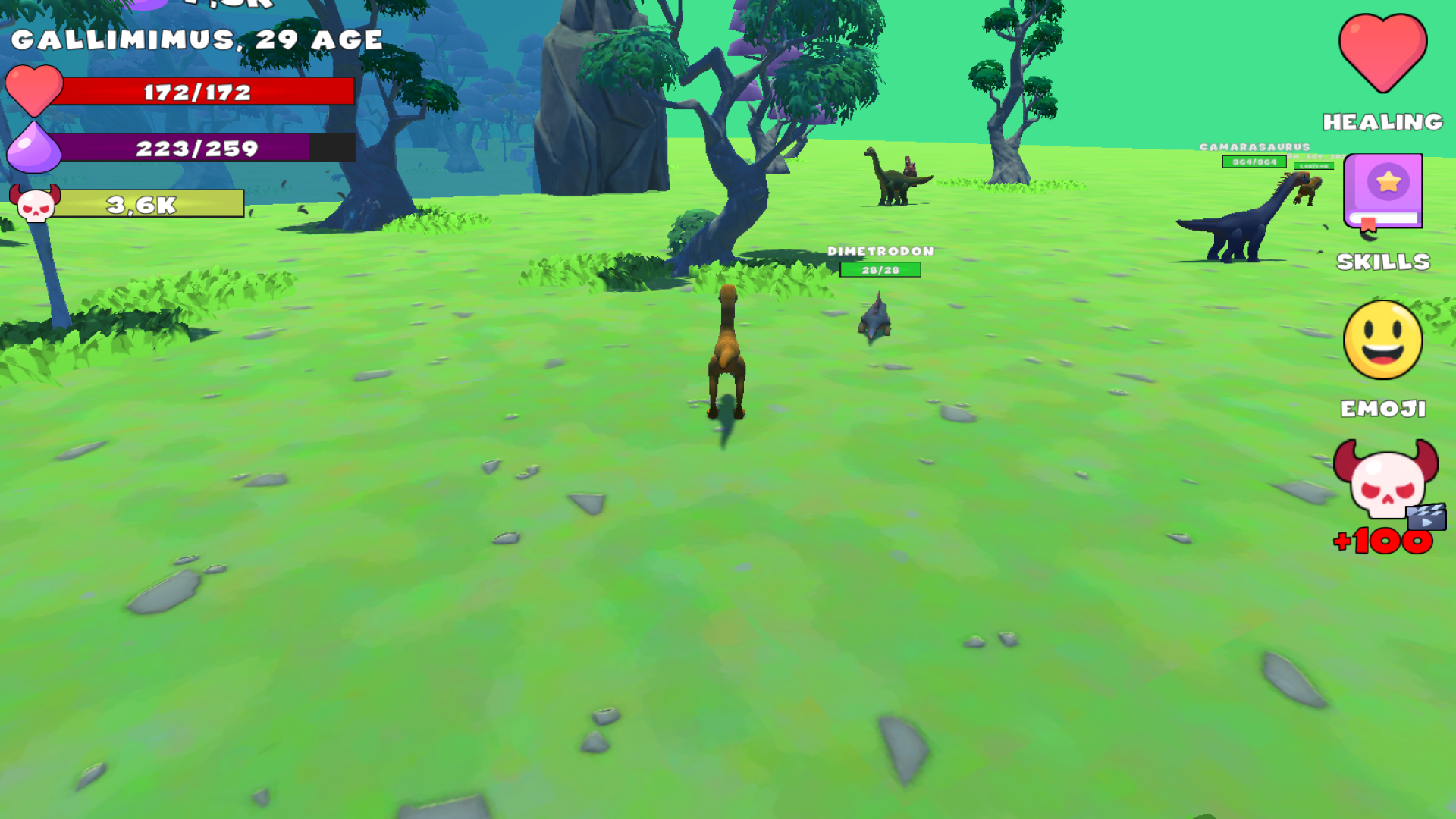Image resolution: width=1456 pixels, height=819 pixels.
Task: Click the EMOJI label text
Action: click(1382, 409)
